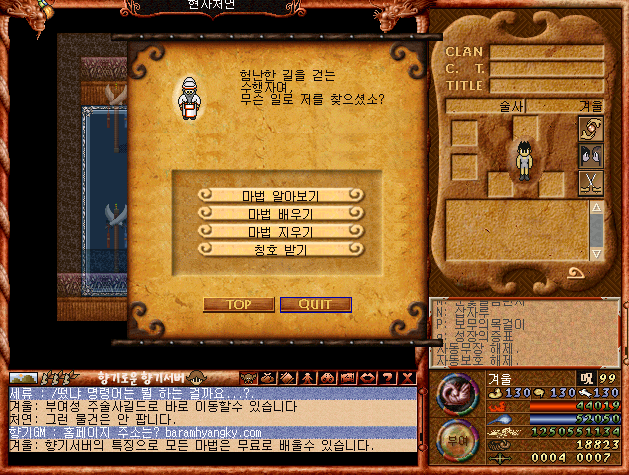The width and height of the screenshot is (629, 475).
Task: Click the TOP button in the dialogue
Action: pos(238,304)
